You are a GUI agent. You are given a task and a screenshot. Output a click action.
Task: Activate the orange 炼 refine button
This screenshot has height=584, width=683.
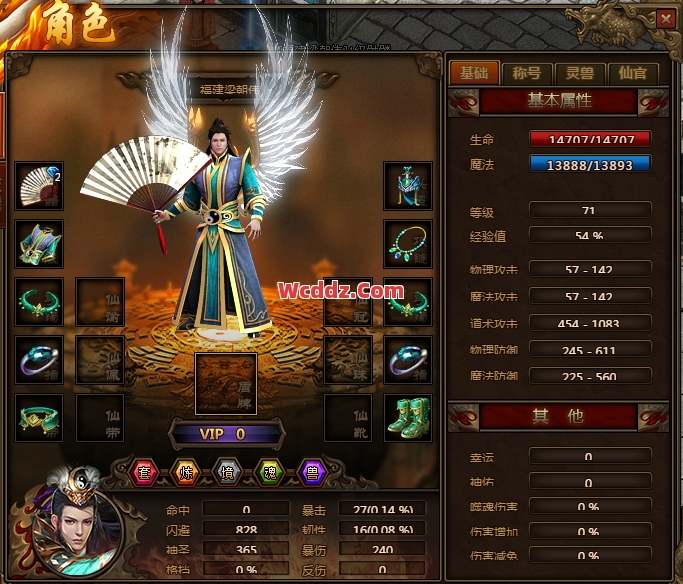click(186, 472)
